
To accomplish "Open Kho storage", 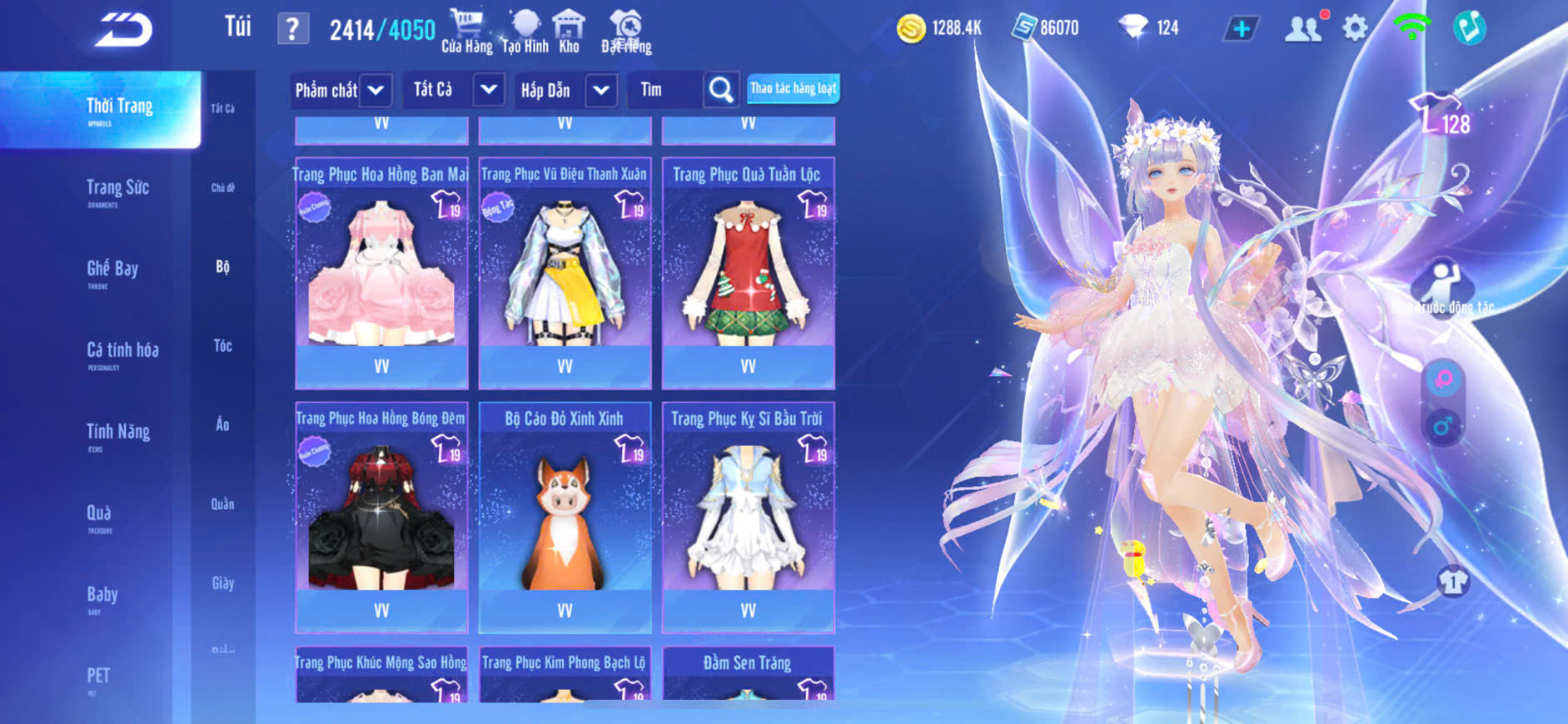I will point(570,32).
